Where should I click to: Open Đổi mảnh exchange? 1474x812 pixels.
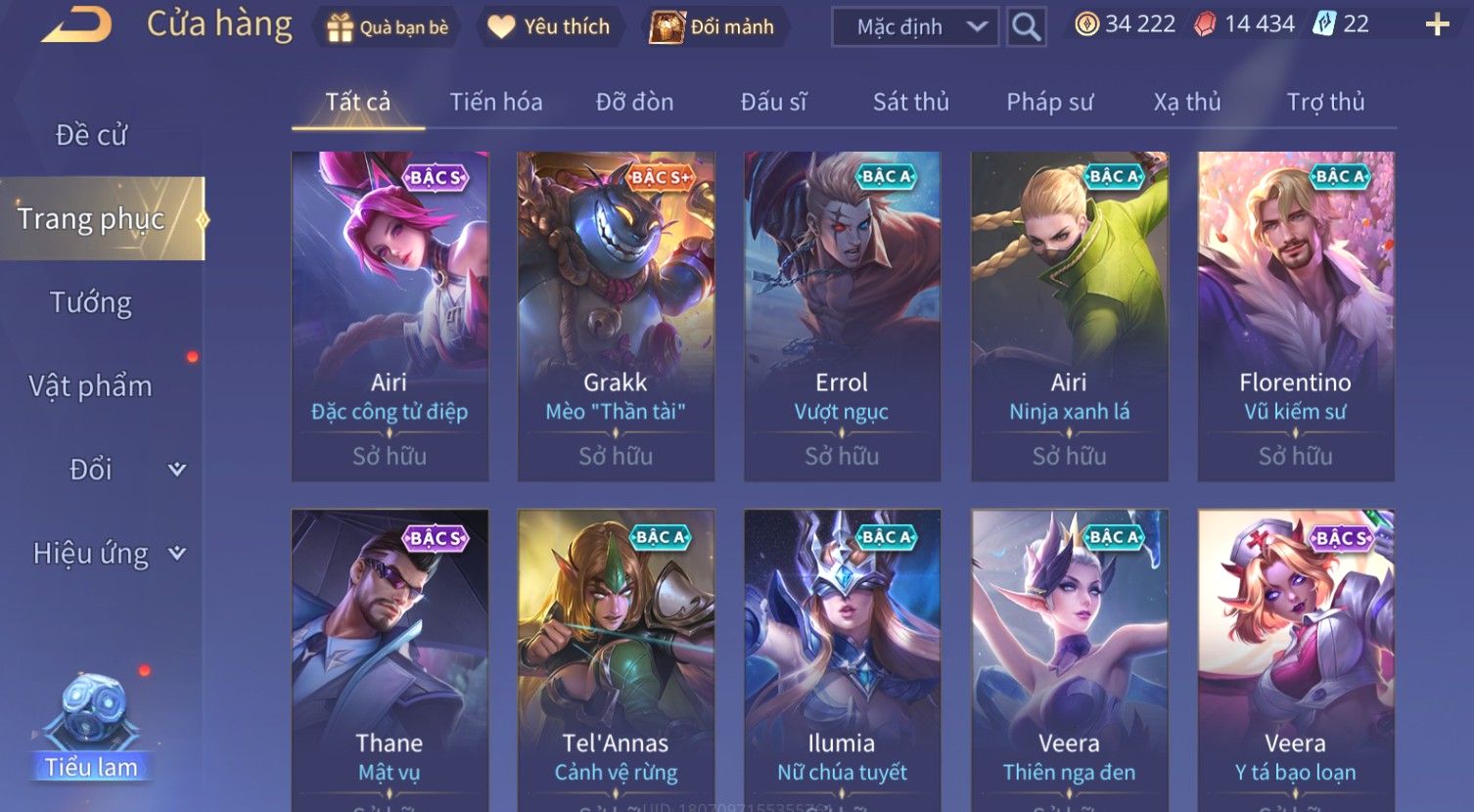pos(714,27)
